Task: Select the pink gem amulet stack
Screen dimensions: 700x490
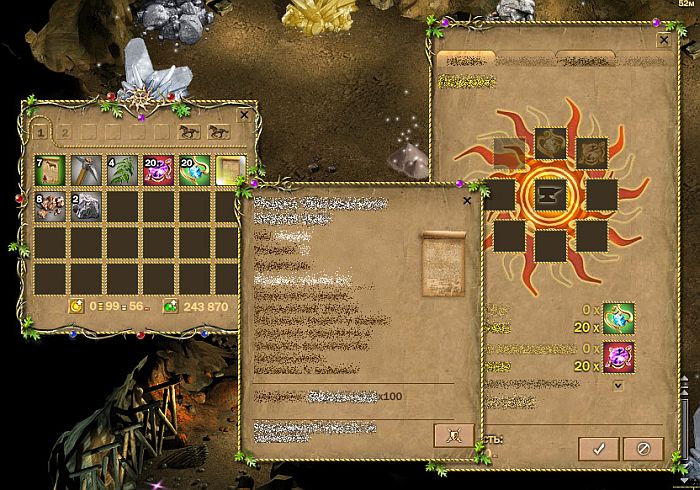Action: (x=158, y=171)
